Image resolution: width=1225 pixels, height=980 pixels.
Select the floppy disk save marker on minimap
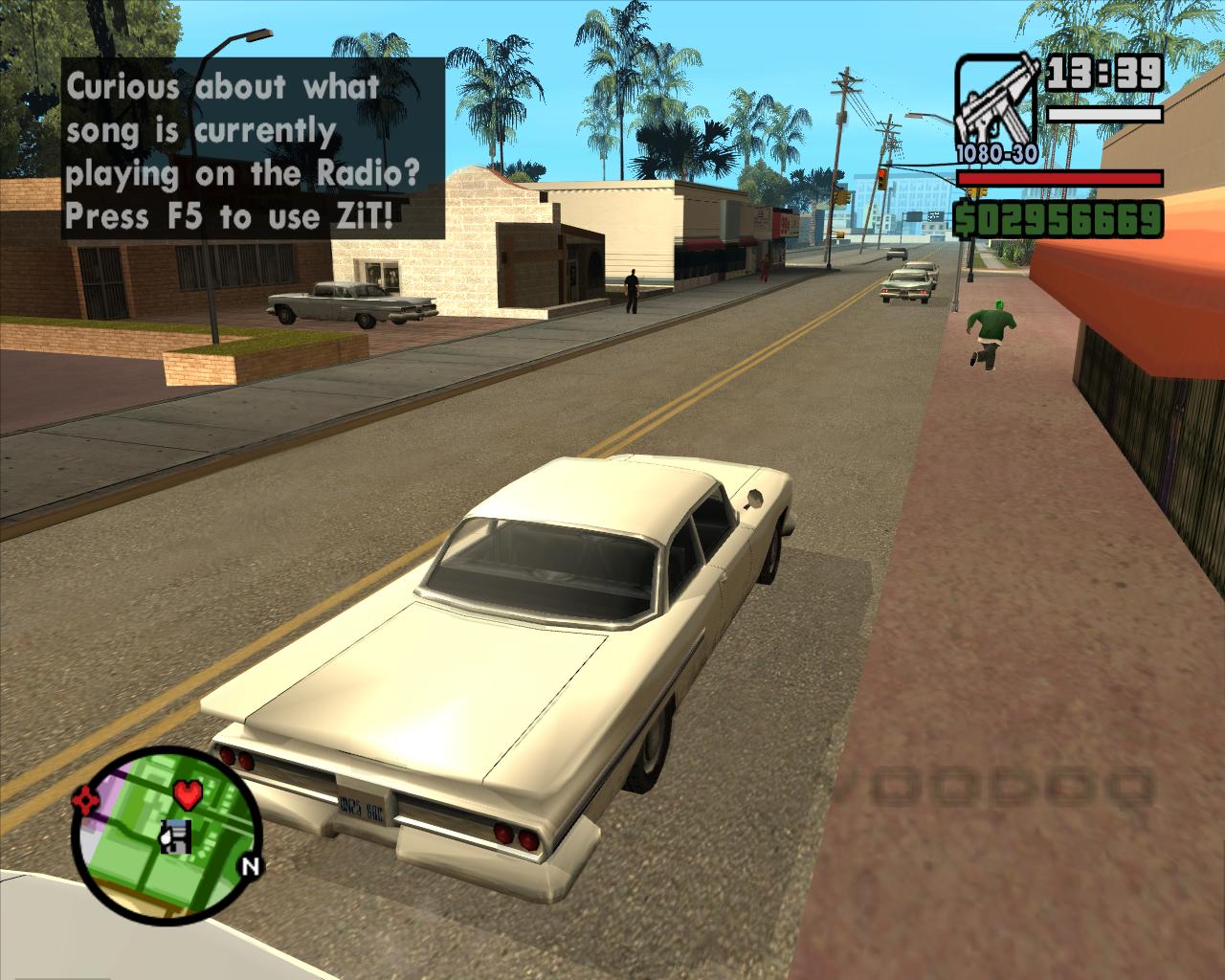pyautogui.click(x=176, y=835)
